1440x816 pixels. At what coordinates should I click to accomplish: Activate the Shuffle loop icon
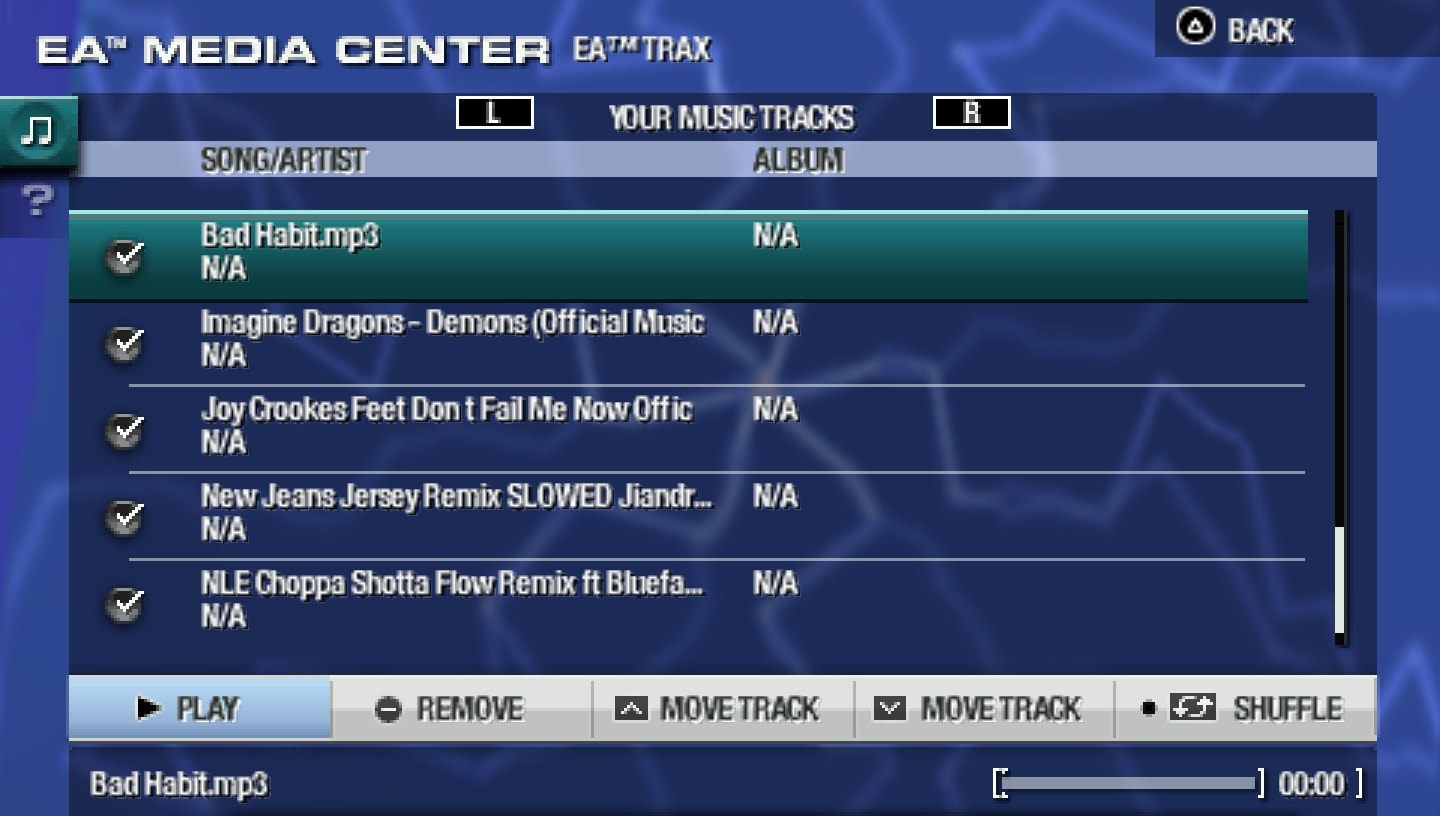1195,707
